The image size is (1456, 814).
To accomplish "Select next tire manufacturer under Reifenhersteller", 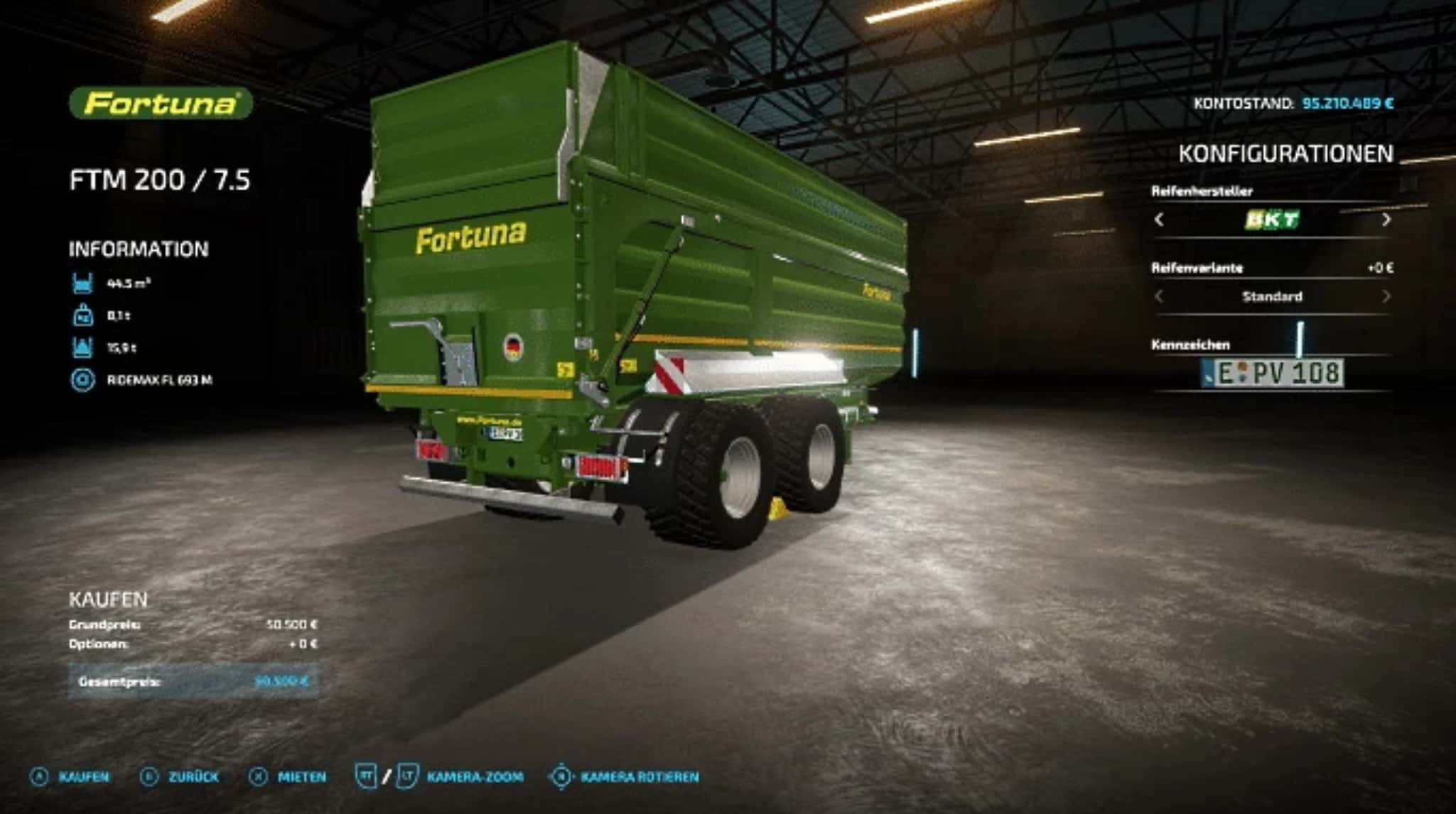I will [x=1386, y=219].
